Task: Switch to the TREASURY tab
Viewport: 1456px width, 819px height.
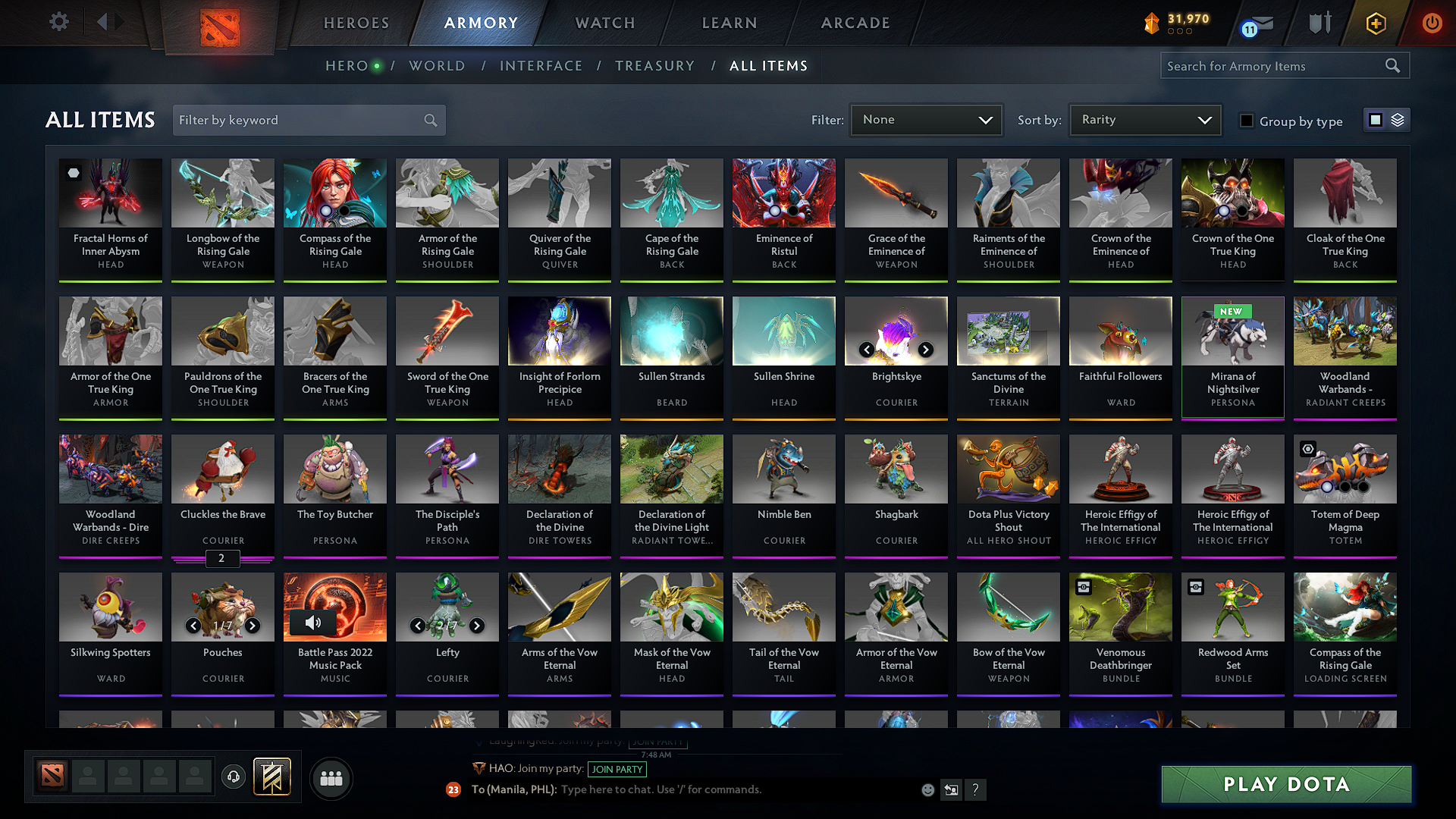Action: (655, 66)
